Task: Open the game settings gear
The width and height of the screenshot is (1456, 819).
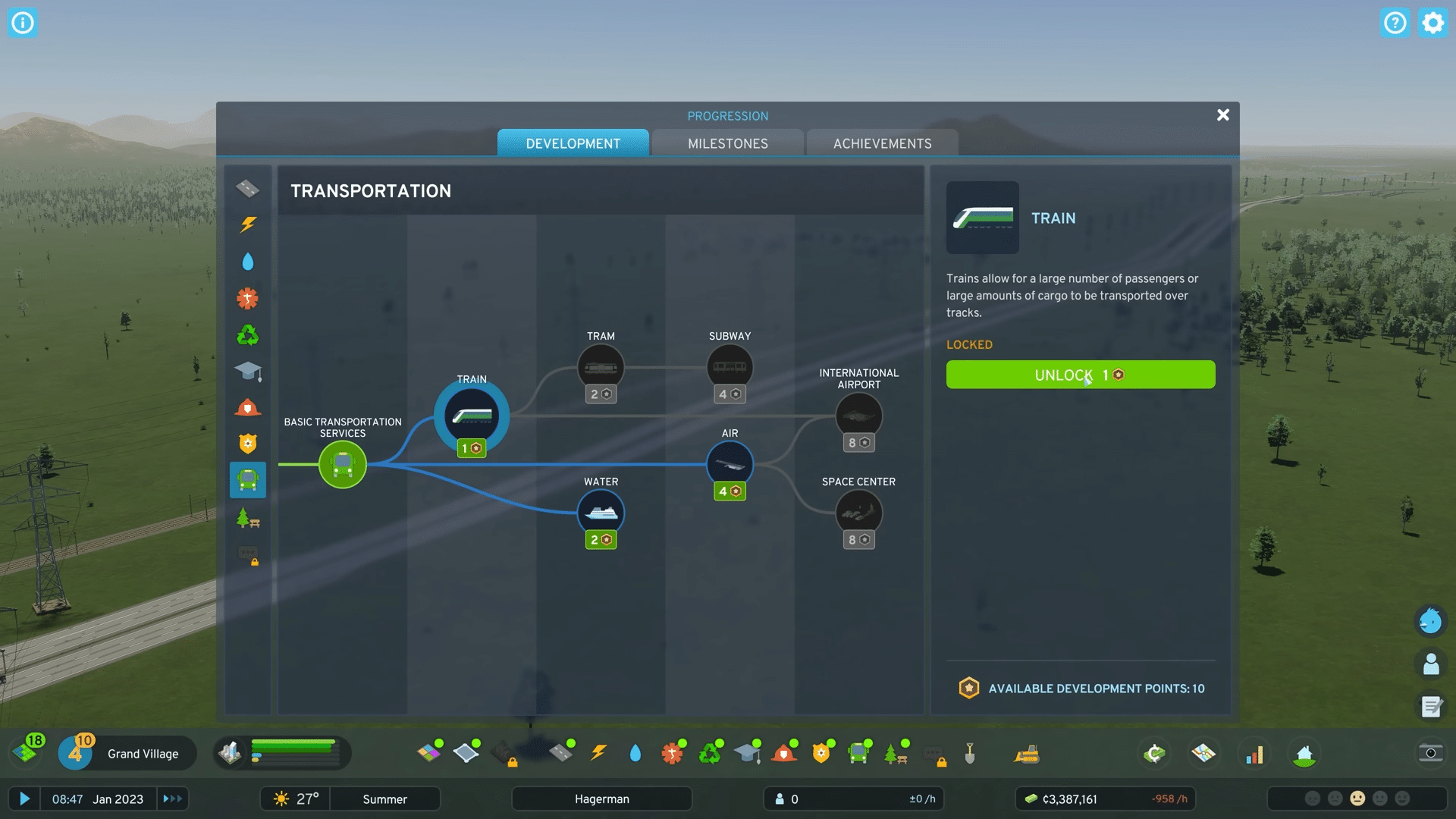Action: point(1432,23)
